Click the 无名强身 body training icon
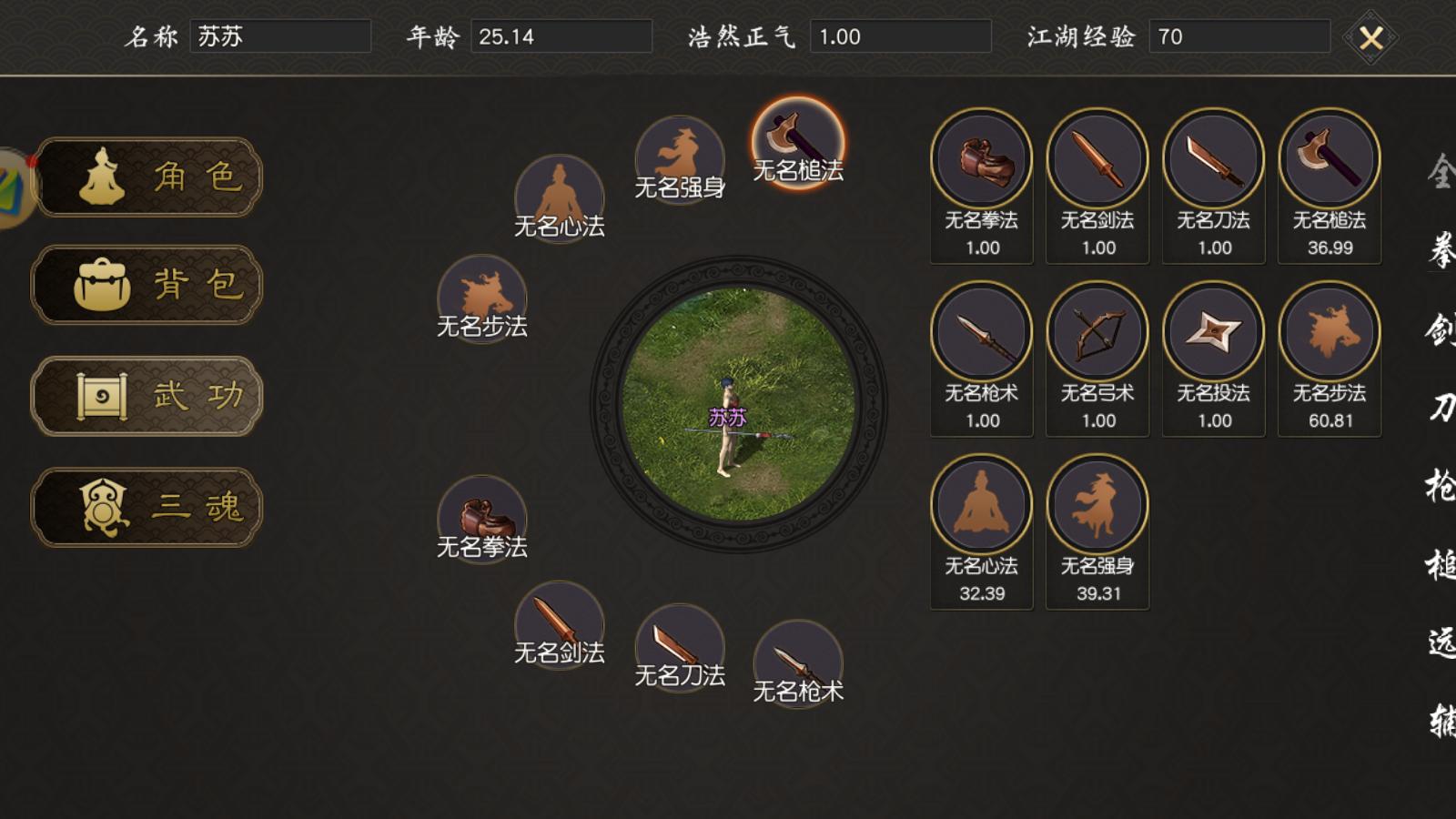 pyautogui.click(x=680, y=150)
